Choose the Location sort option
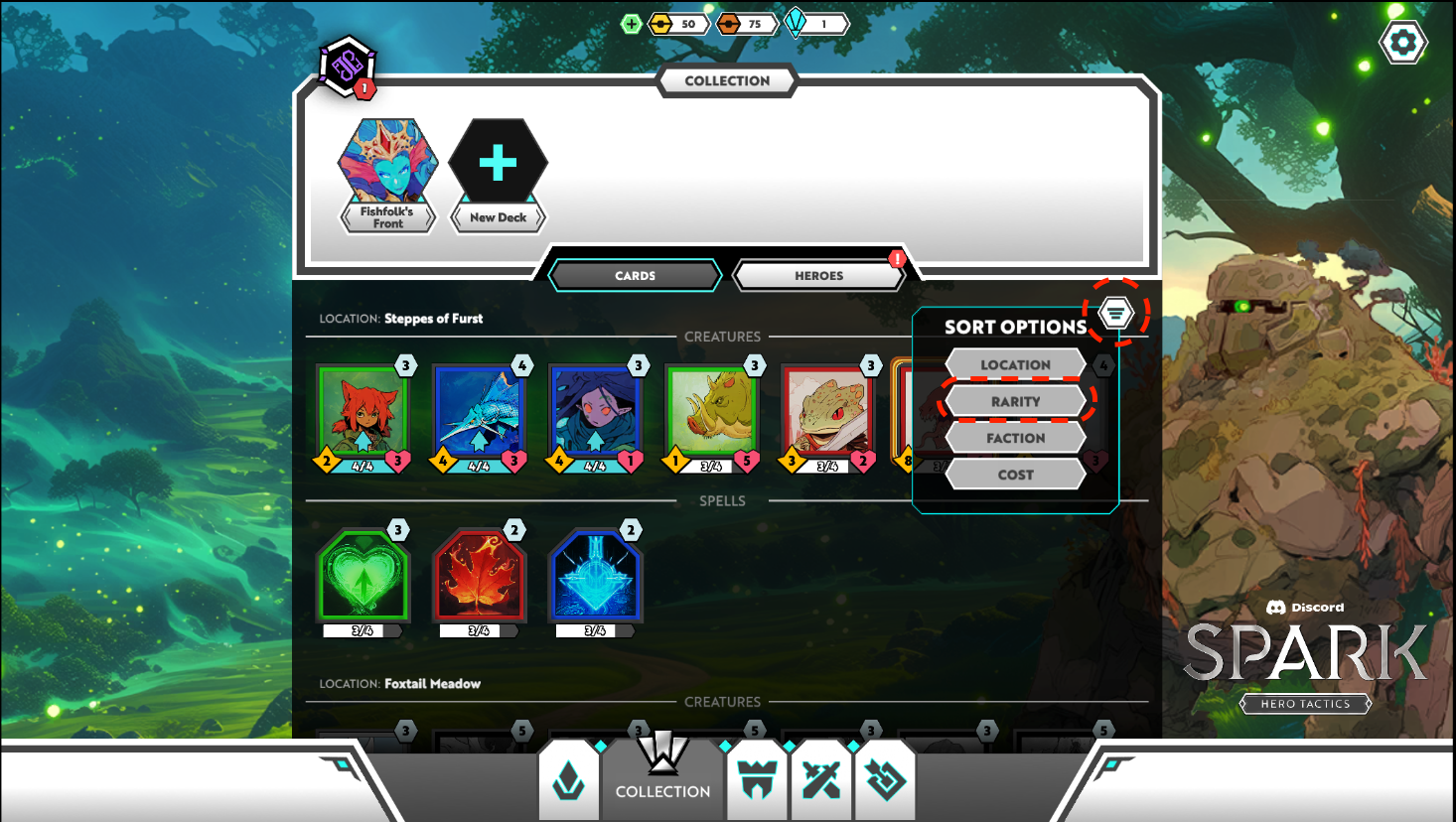This screenshot has height=822, width=1456. tap(1015, 364)
